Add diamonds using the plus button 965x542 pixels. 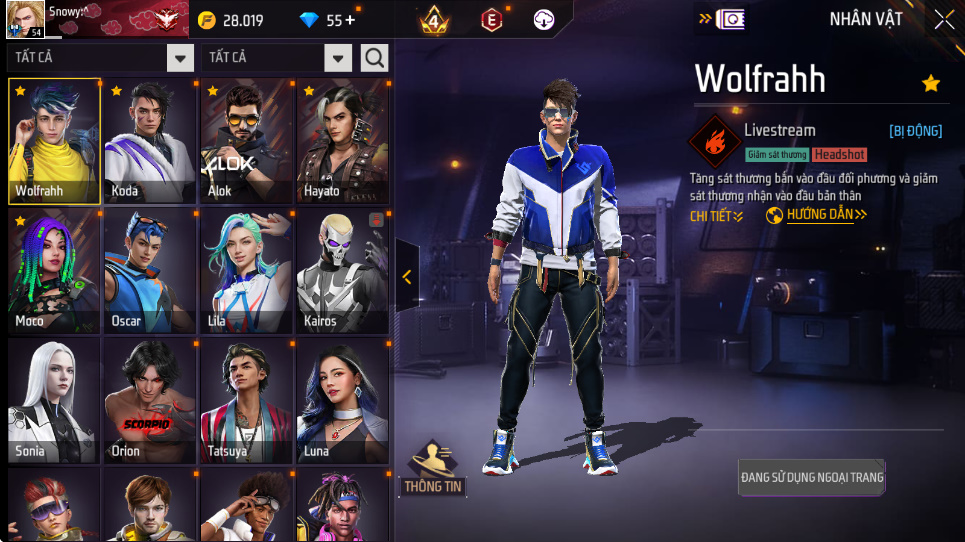pyautogui.click(x=349, y=20)
